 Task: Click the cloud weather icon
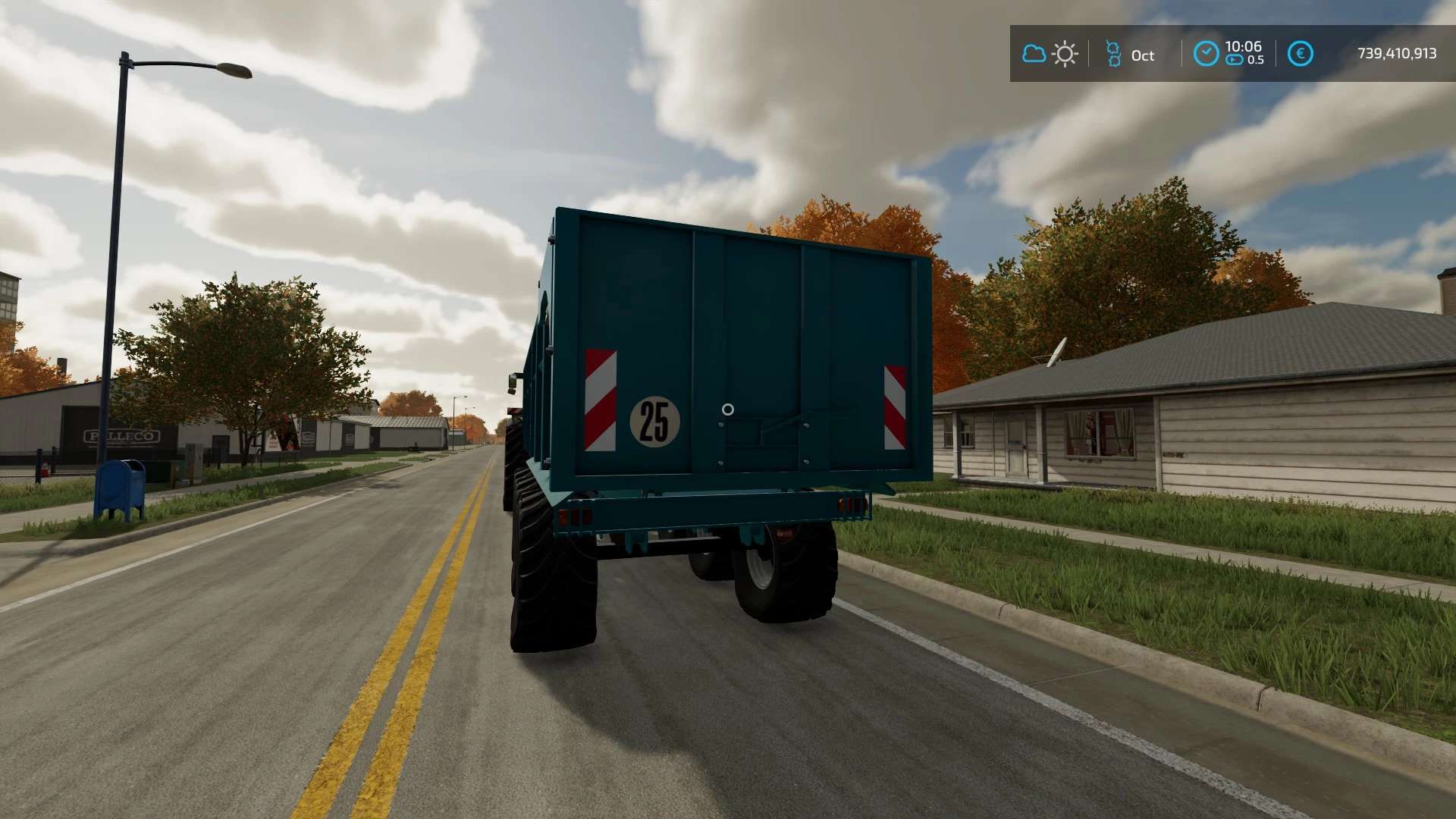[1034, 54]
